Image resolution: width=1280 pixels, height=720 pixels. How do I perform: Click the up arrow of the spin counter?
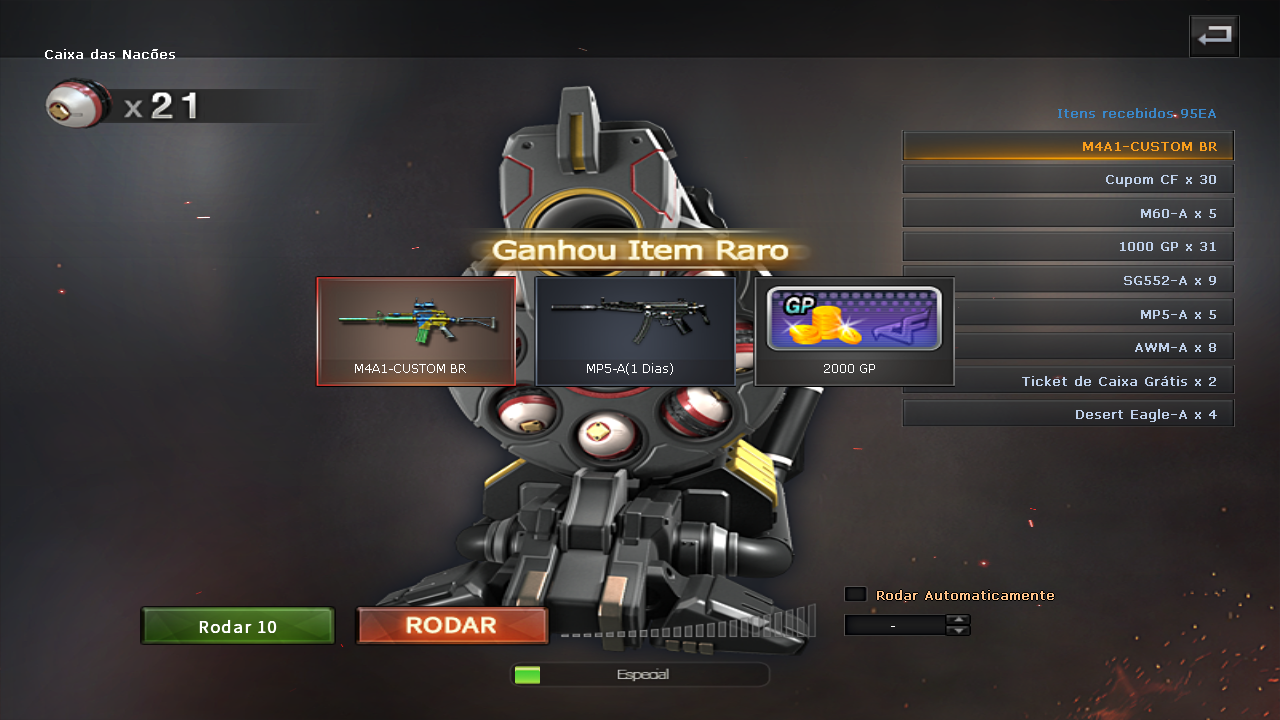coord(958,620)
